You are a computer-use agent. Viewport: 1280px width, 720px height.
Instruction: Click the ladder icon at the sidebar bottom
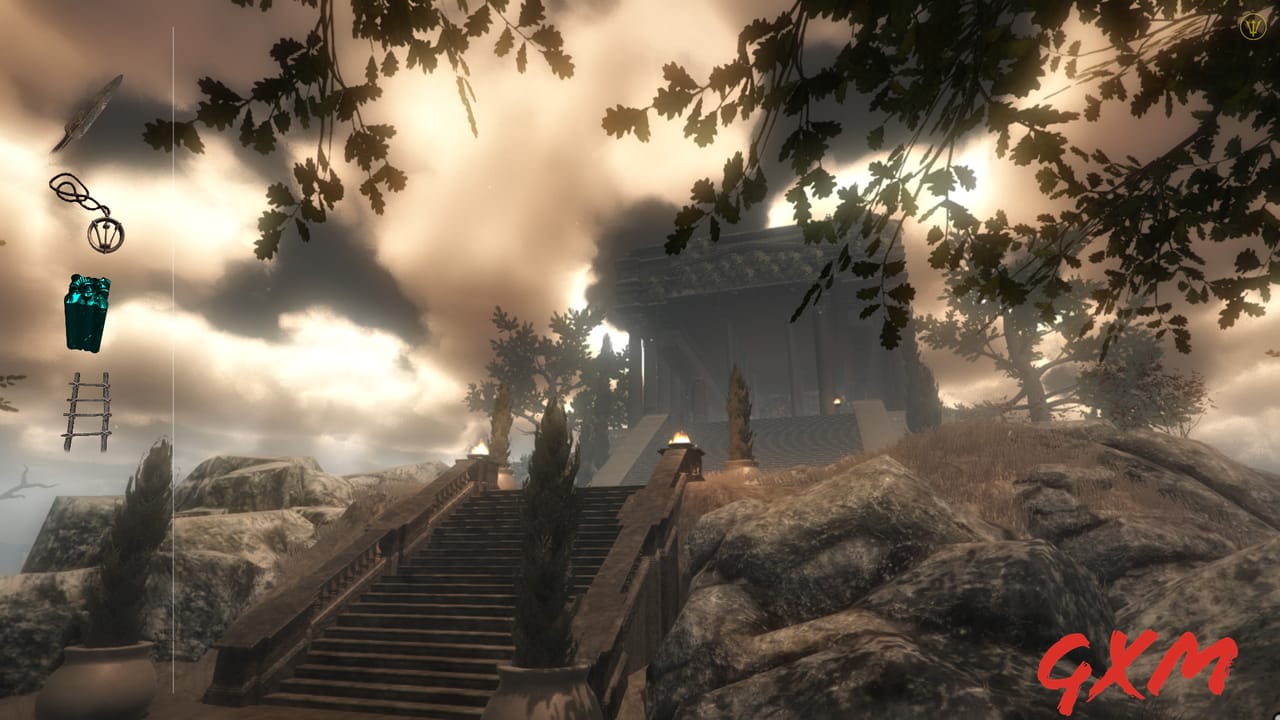92,410
